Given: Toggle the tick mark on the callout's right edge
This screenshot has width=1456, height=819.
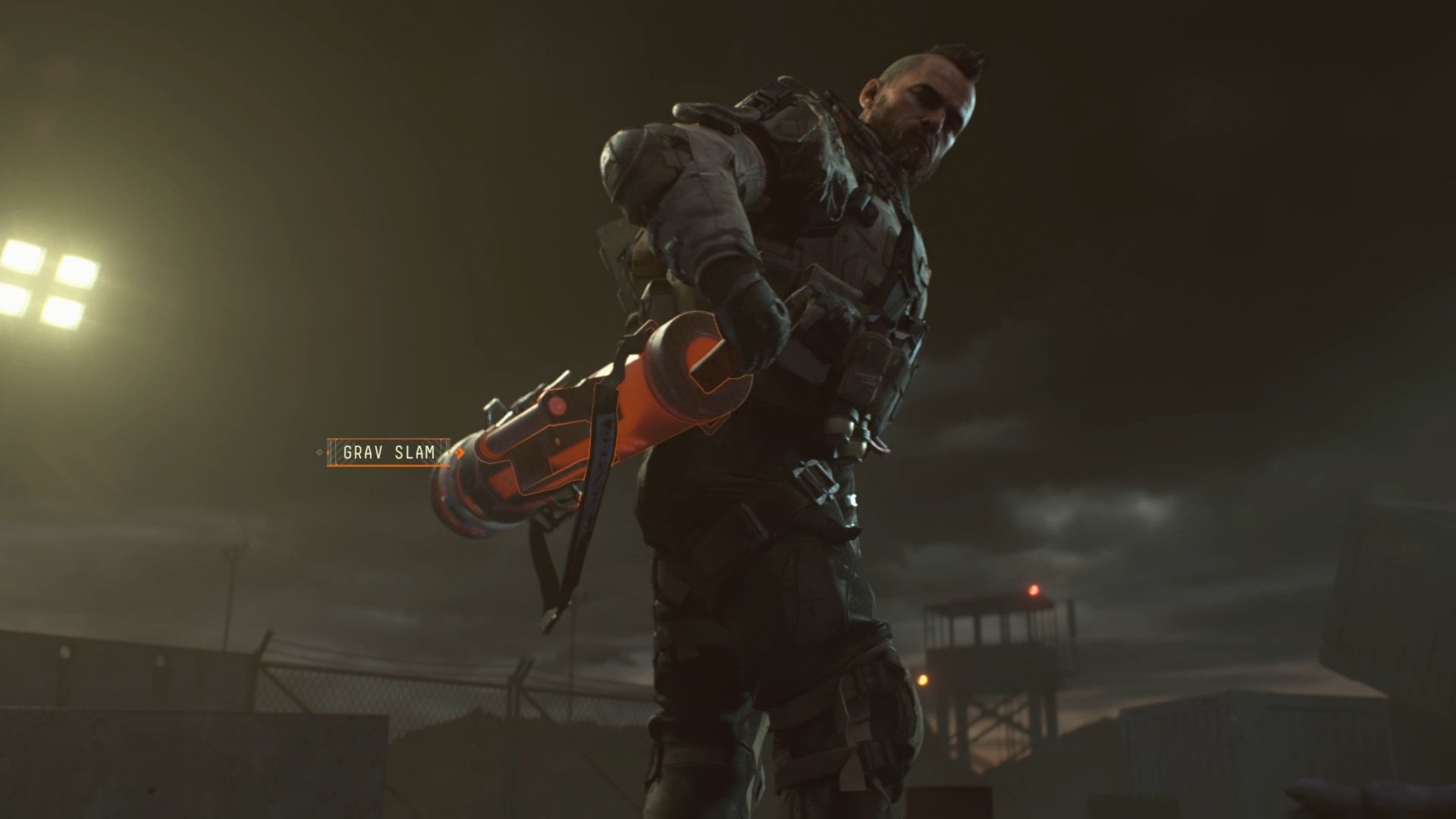Looking at the screenshot, I should [447, 453].
